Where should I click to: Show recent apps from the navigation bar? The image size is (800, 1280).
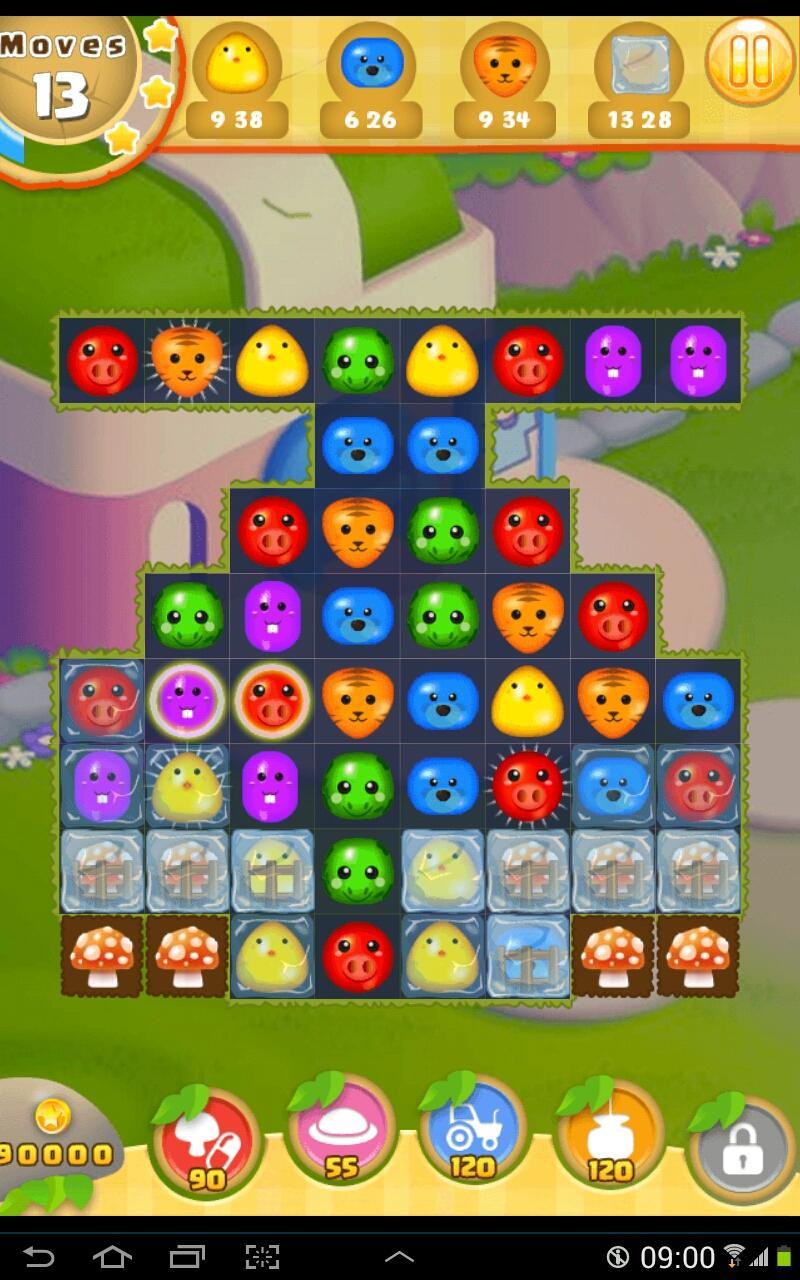click(x=187, y=1255)
